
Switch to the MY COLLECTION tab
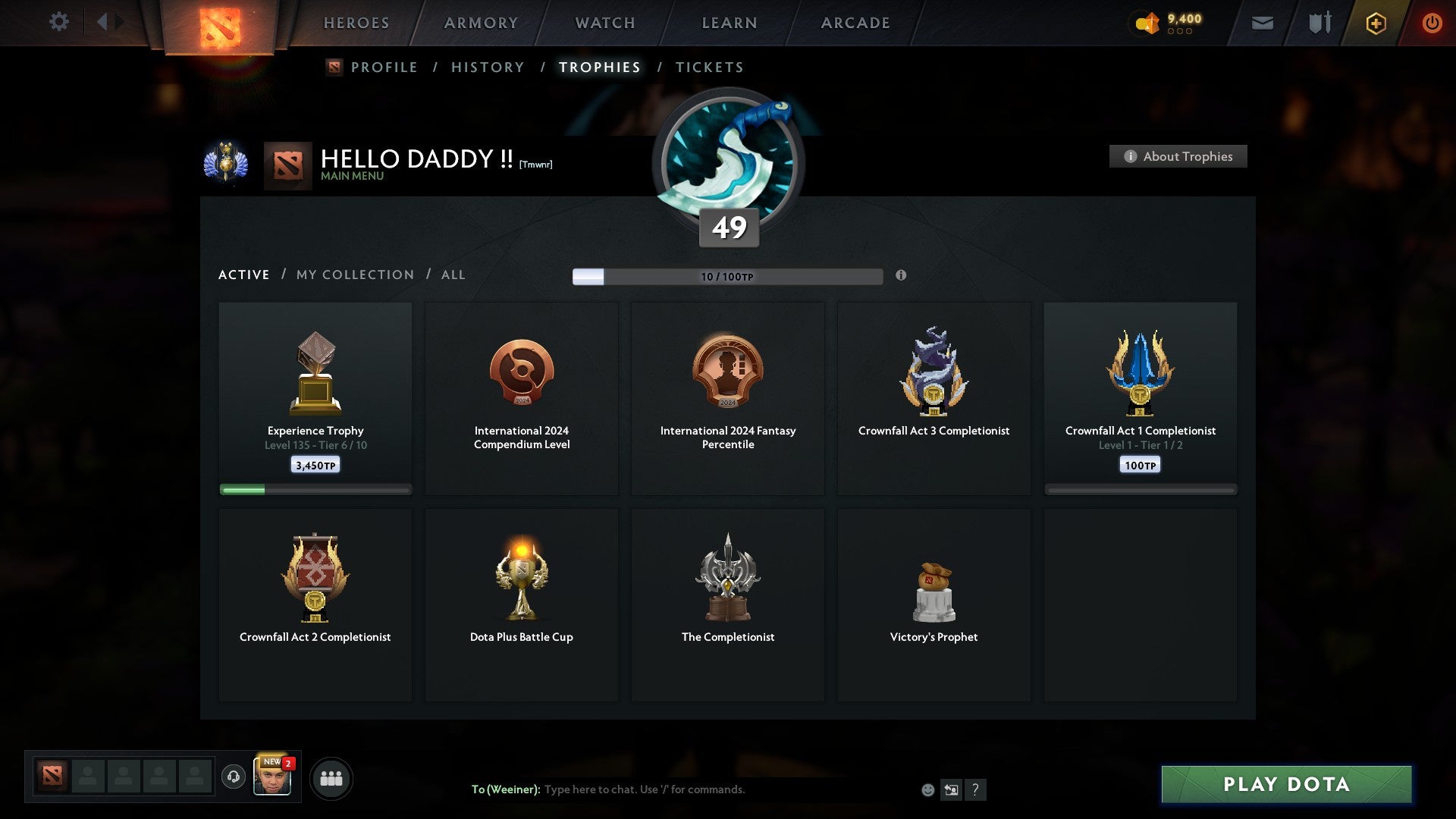[x=354, y=275]
